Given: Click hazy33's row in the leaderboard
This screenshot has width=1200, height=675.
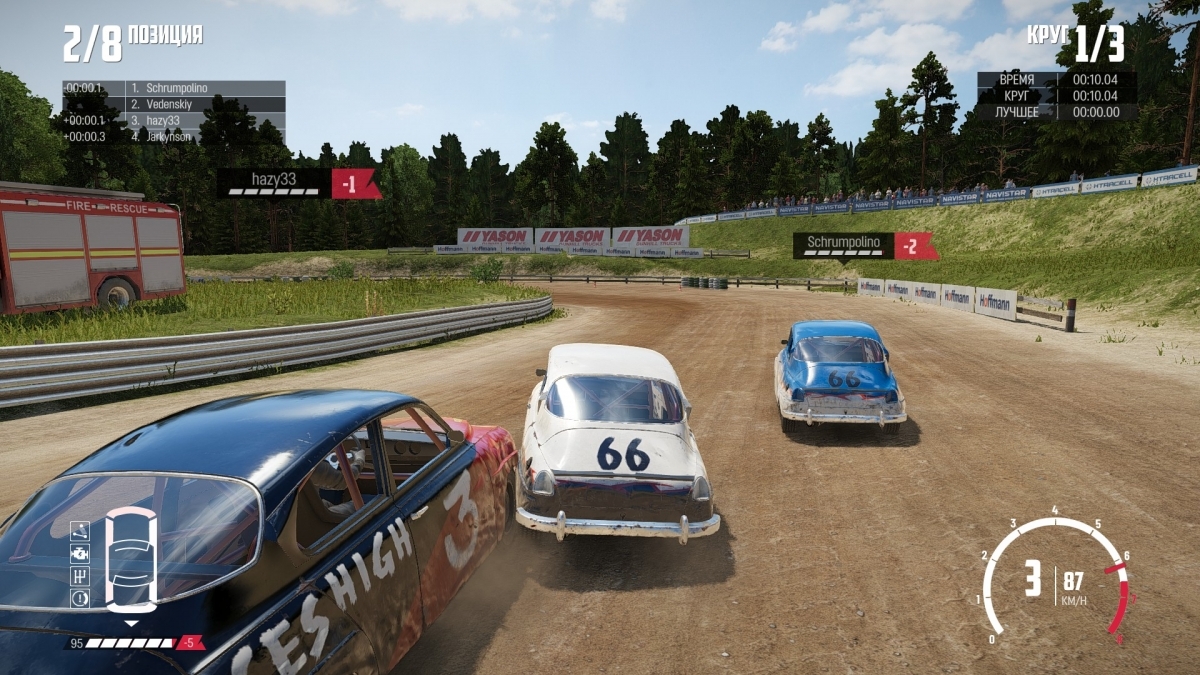Looking at the screenshot, I should click(x=173, y=120).
